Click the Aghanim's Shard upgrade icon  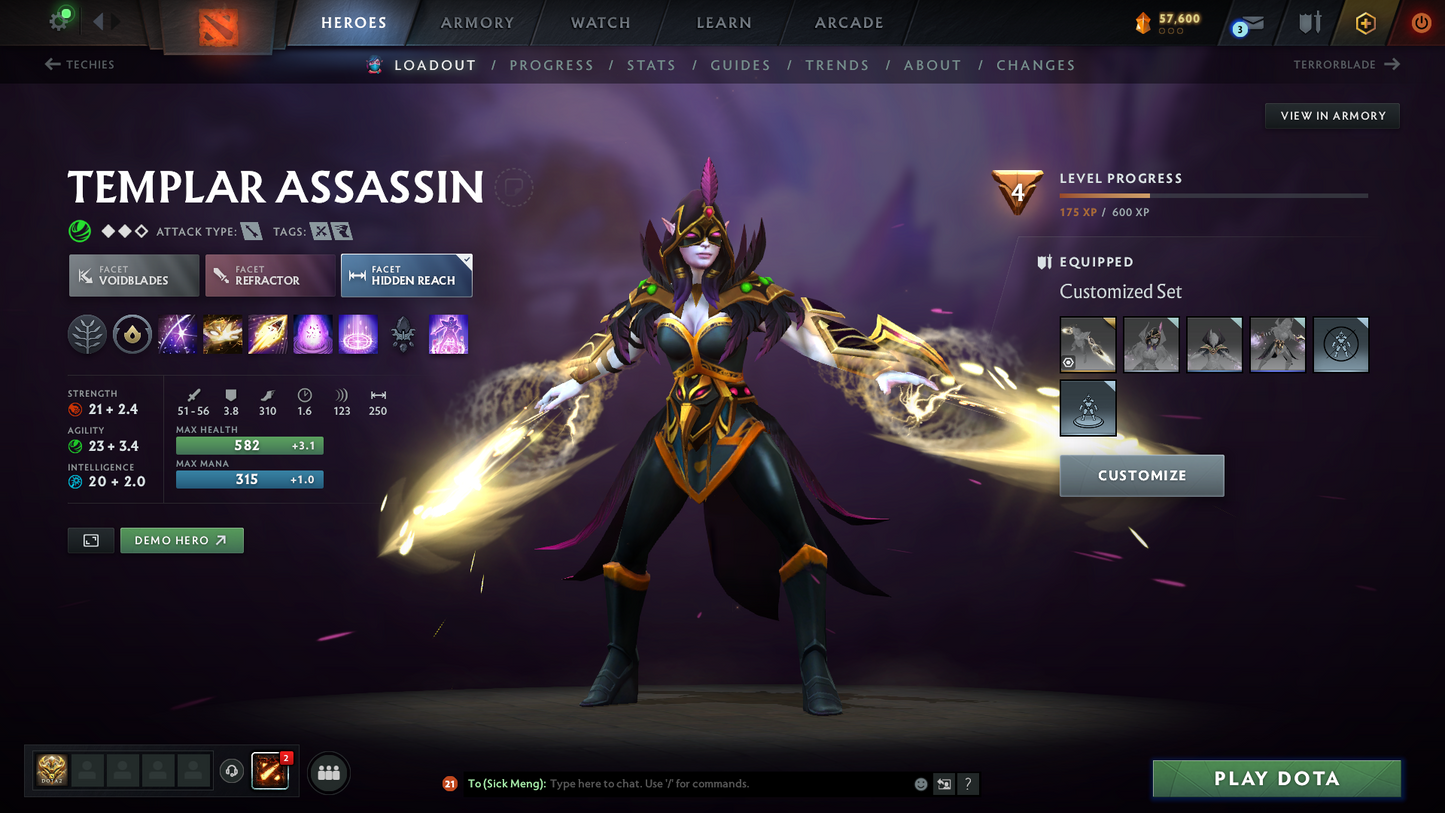404,334
